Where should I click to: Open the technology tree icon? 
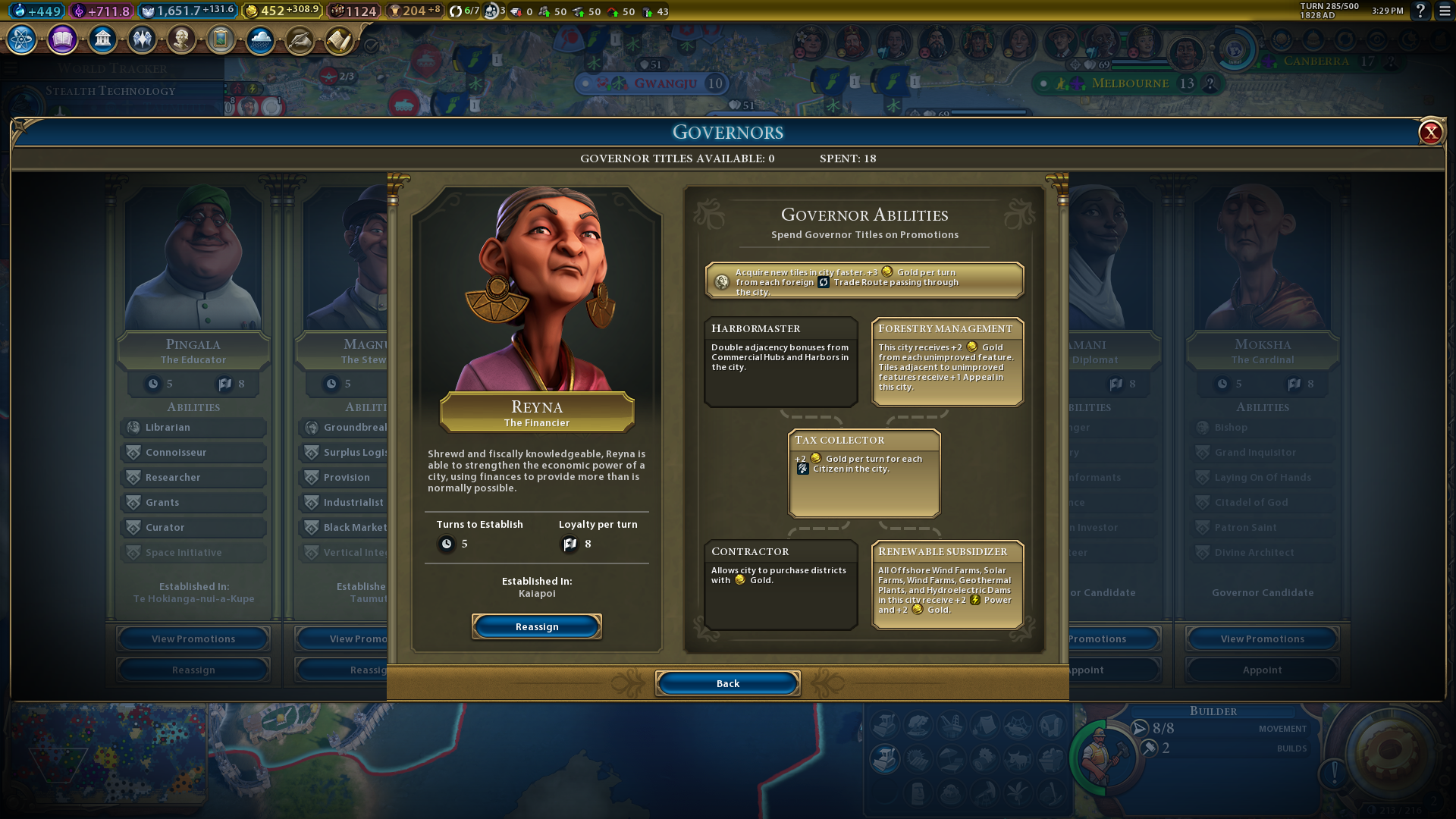pos(22,39)
